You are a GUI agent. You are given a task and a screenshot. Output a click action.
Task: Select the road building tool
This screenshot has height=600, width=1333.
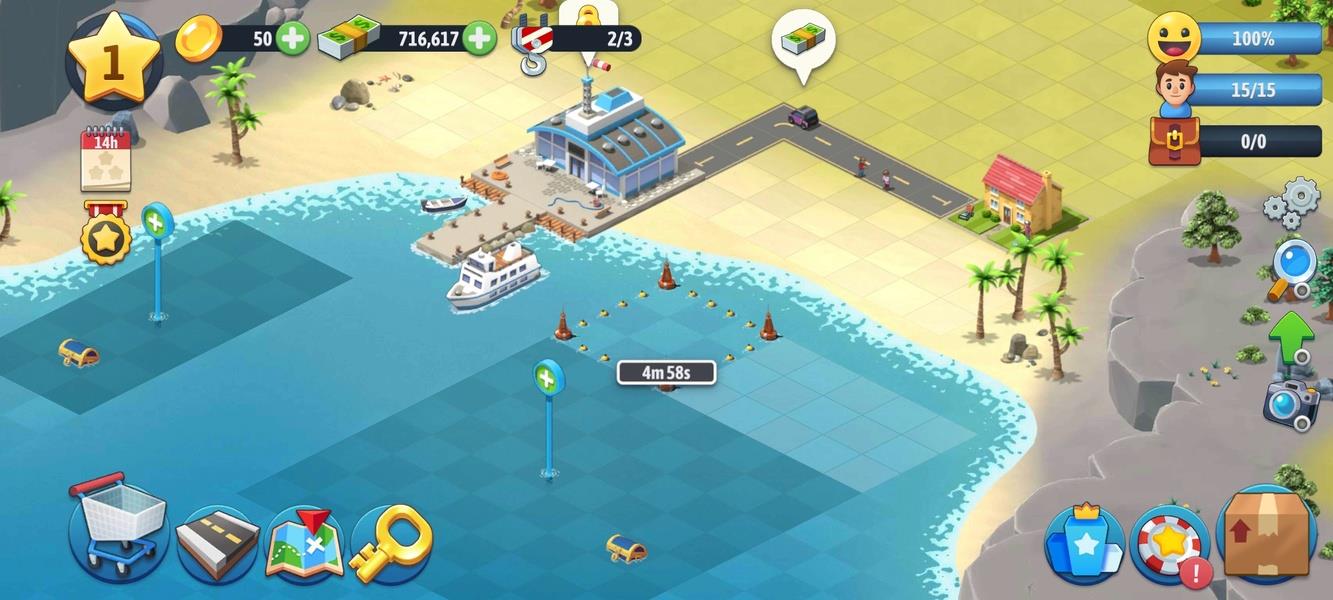[217, 543]
